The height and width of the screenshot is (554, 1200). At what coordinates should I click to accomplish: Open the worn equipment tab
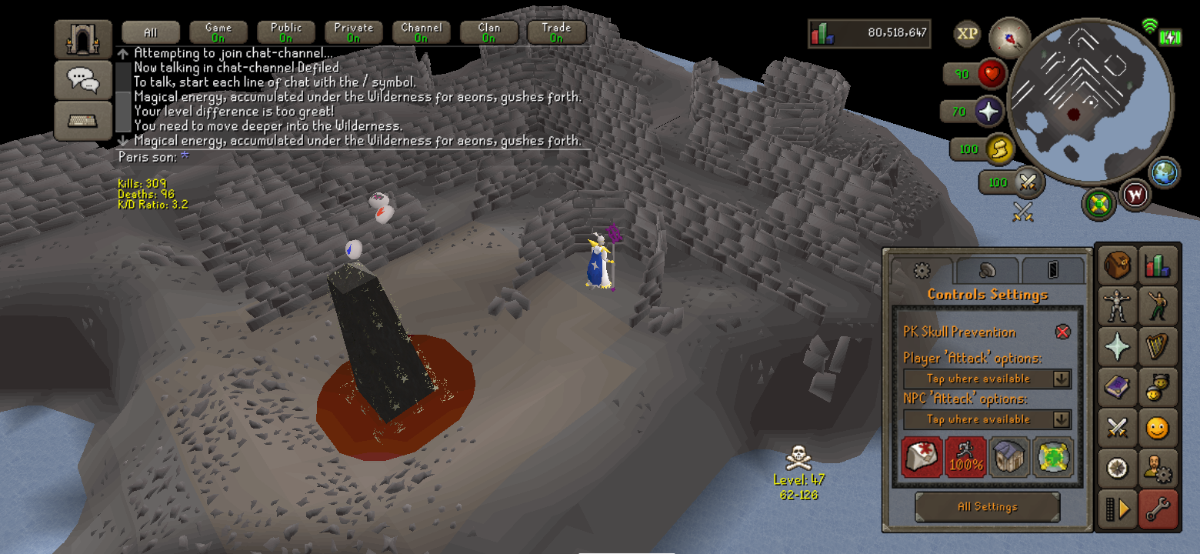coord(1117,305)
